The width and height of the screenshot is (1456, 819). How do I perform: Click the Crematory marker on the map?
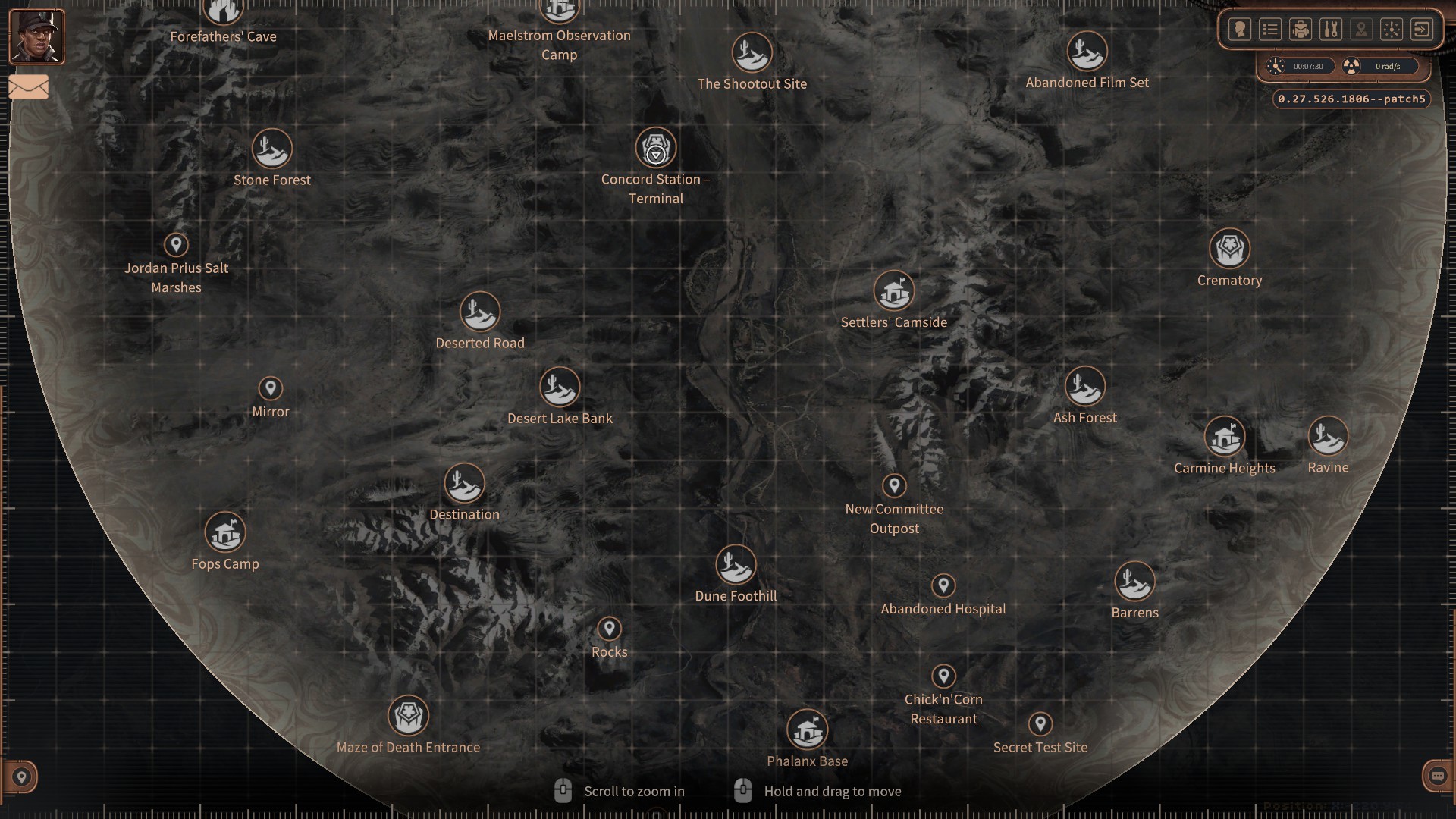tap(1229, 249)
